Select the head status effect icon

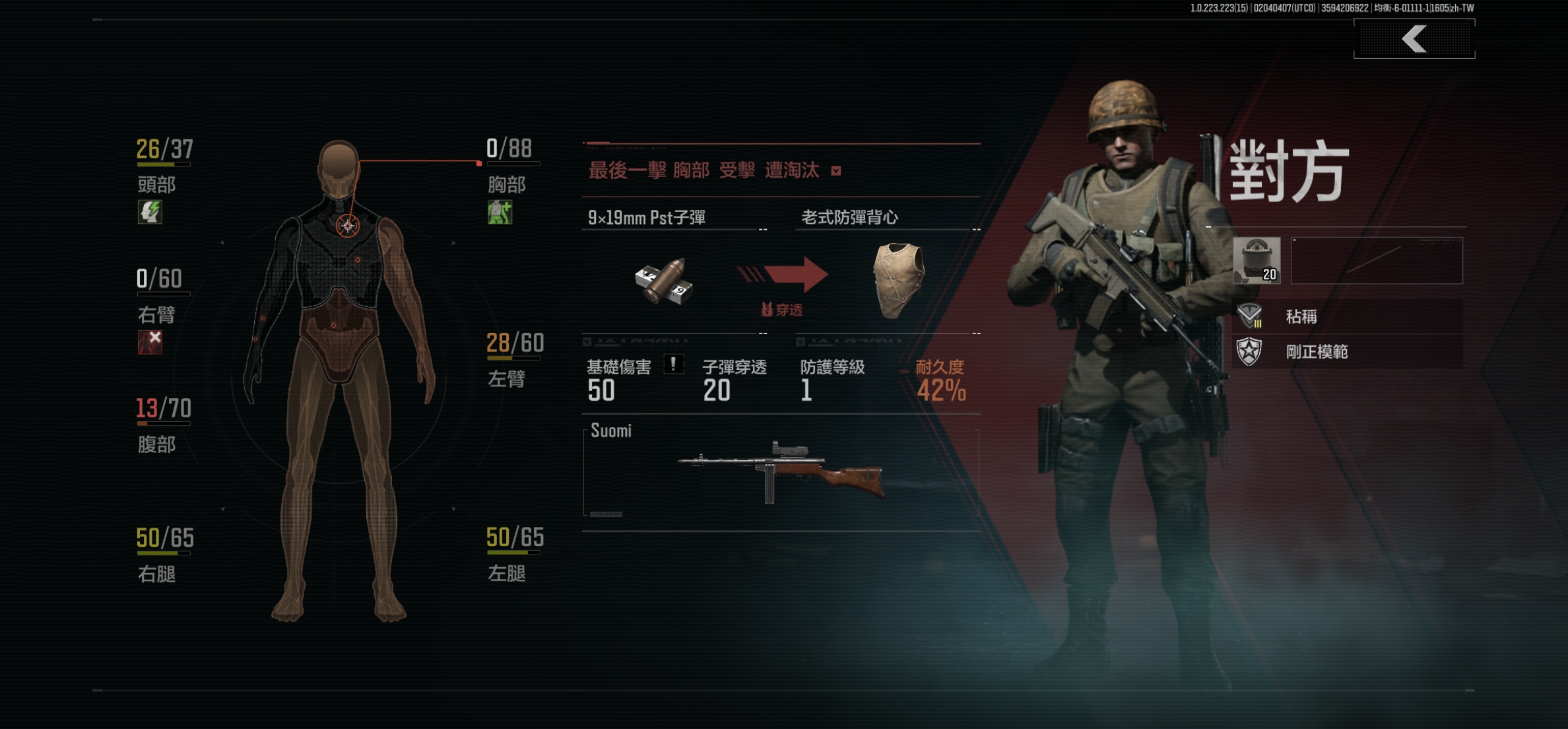pyautogui.click(x=150, y=213)
